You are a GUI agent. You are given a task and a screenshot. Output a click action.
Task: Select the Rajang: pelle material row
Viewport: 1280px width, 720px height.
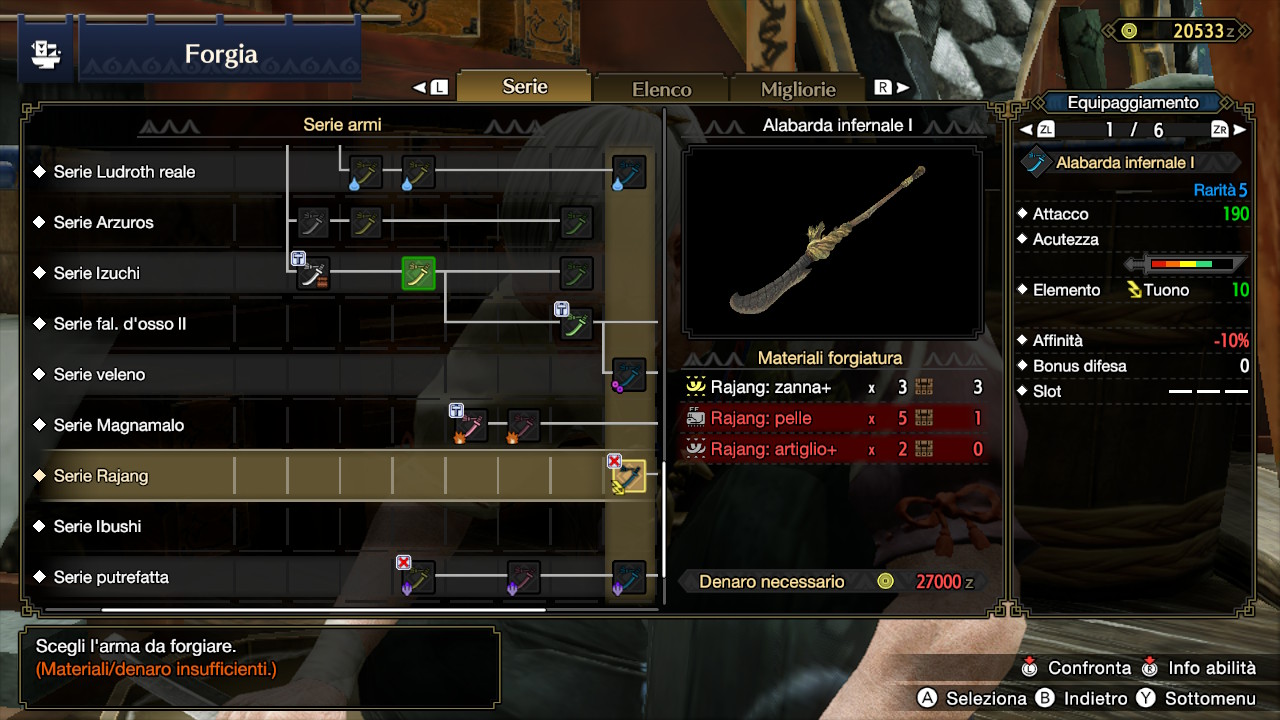pos(834,418)
